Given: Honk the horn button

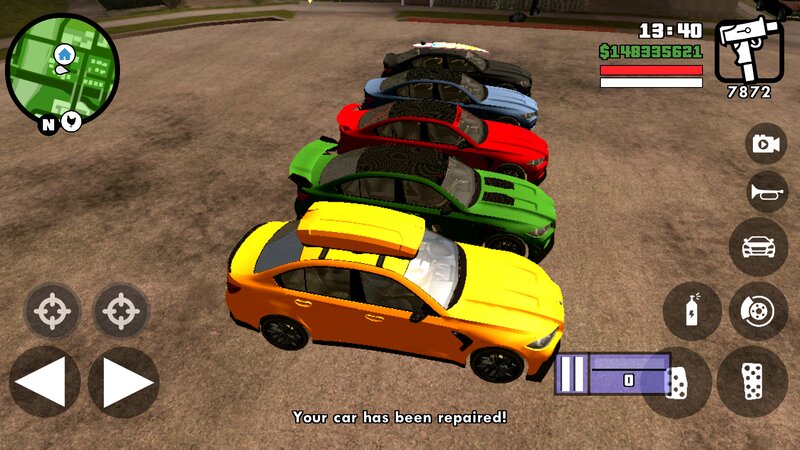Looking at the screenshot, I should (766, 192).
